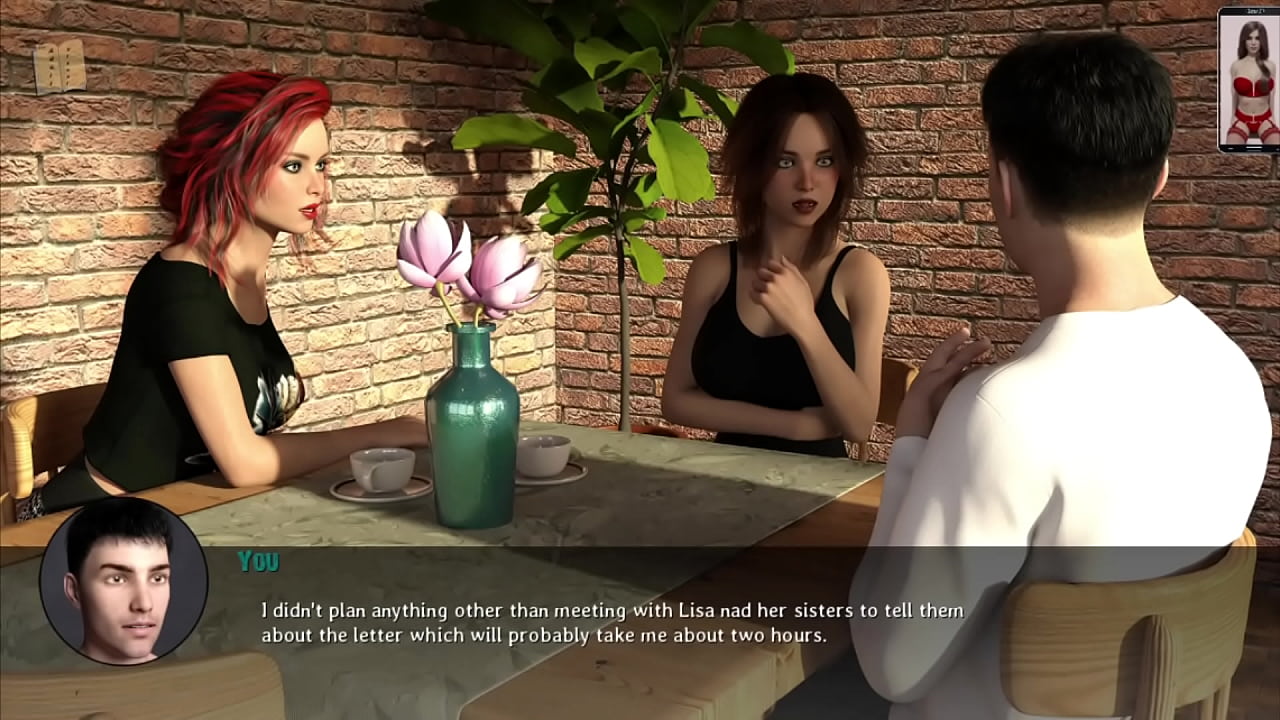Open the journal book icon
The height and width of the screenshot is (720, 1280).
(x=59, y=68)
